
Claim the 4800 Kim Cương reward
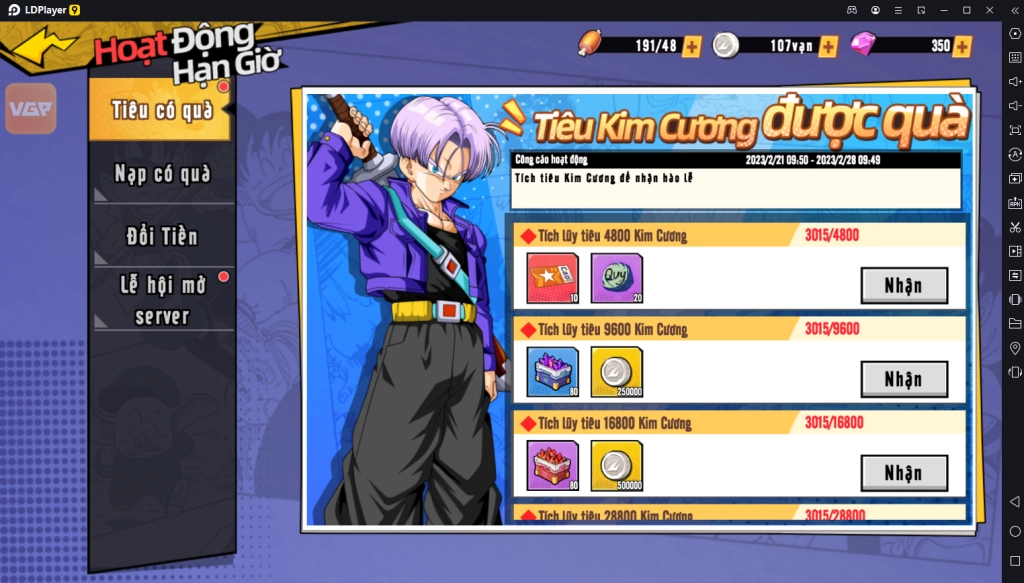pyautogui.click(x=904, y=286)
